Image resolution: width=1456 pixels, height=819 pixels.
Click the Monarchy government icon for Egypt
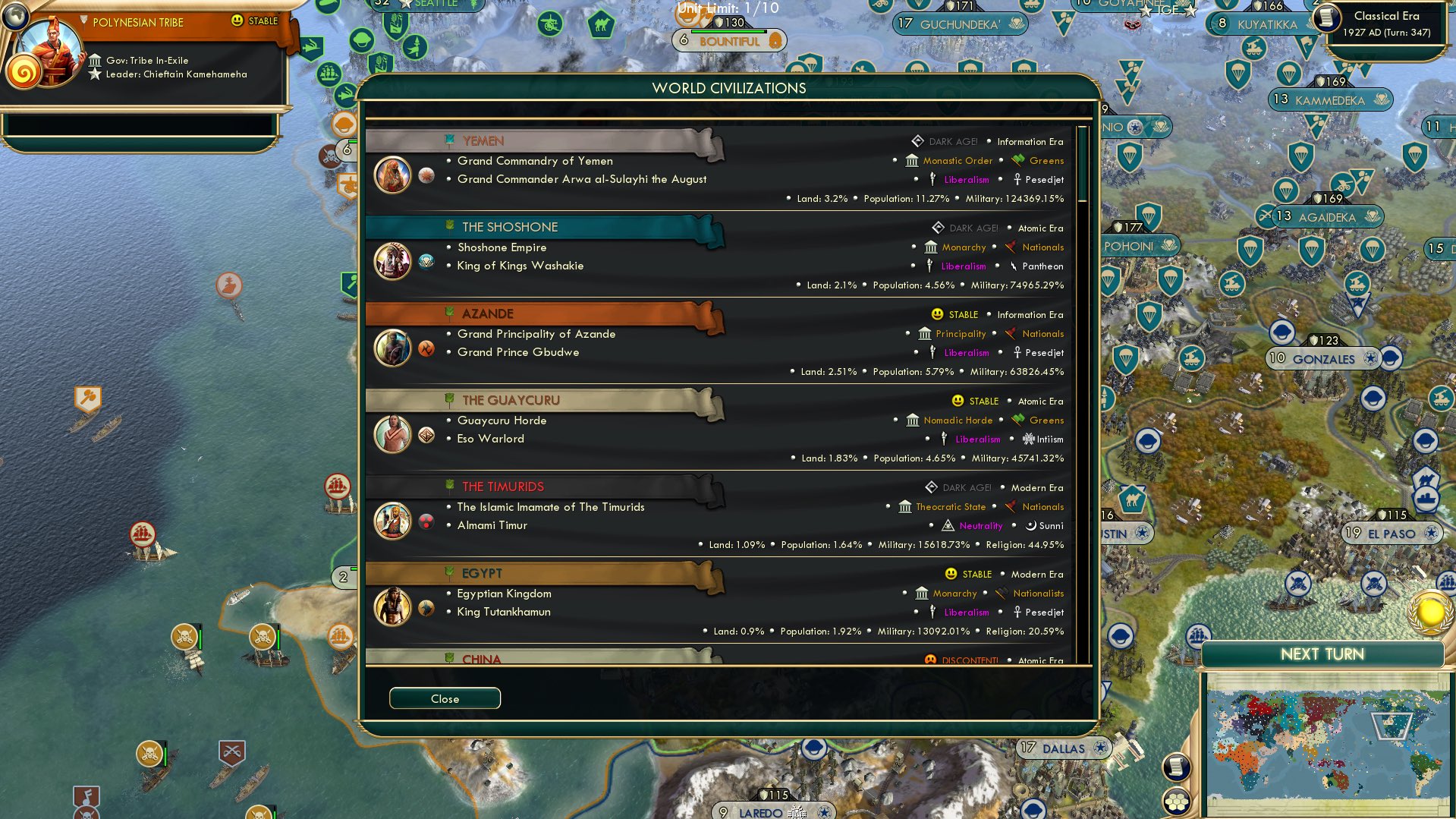921,594
